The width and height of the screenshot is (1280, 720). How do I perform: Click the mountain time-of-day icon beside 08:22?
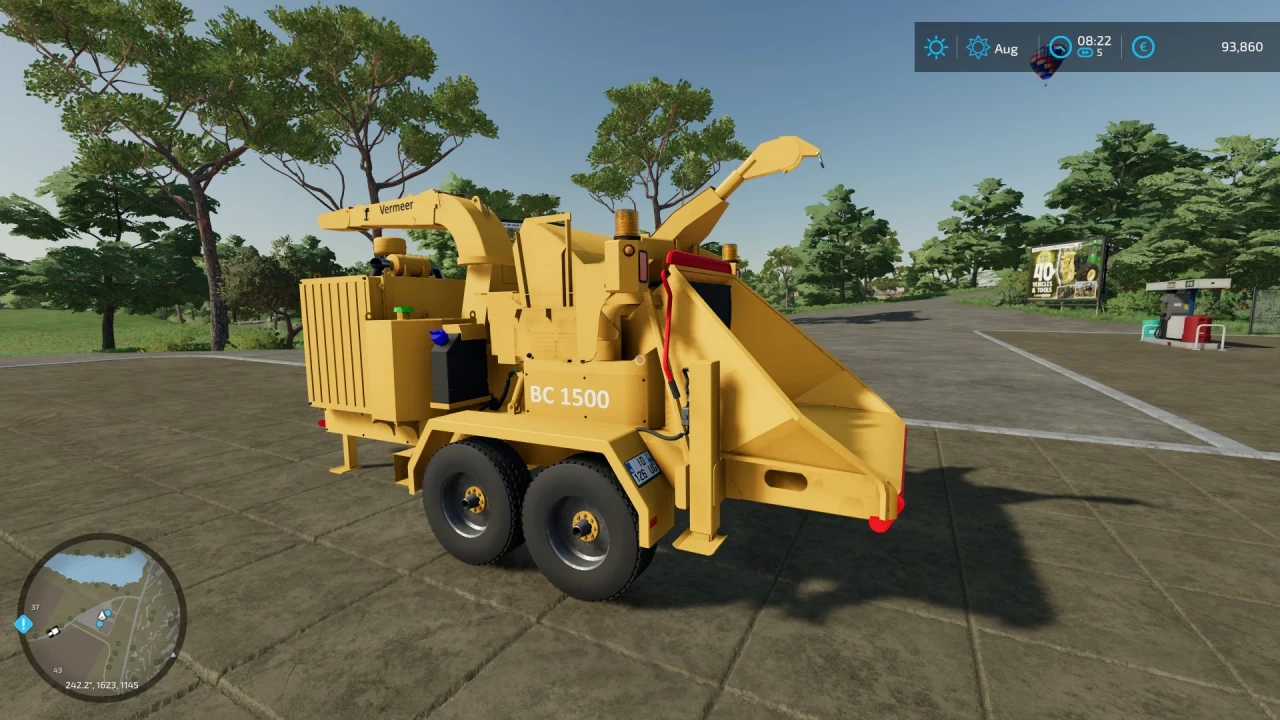(1061, 44)
